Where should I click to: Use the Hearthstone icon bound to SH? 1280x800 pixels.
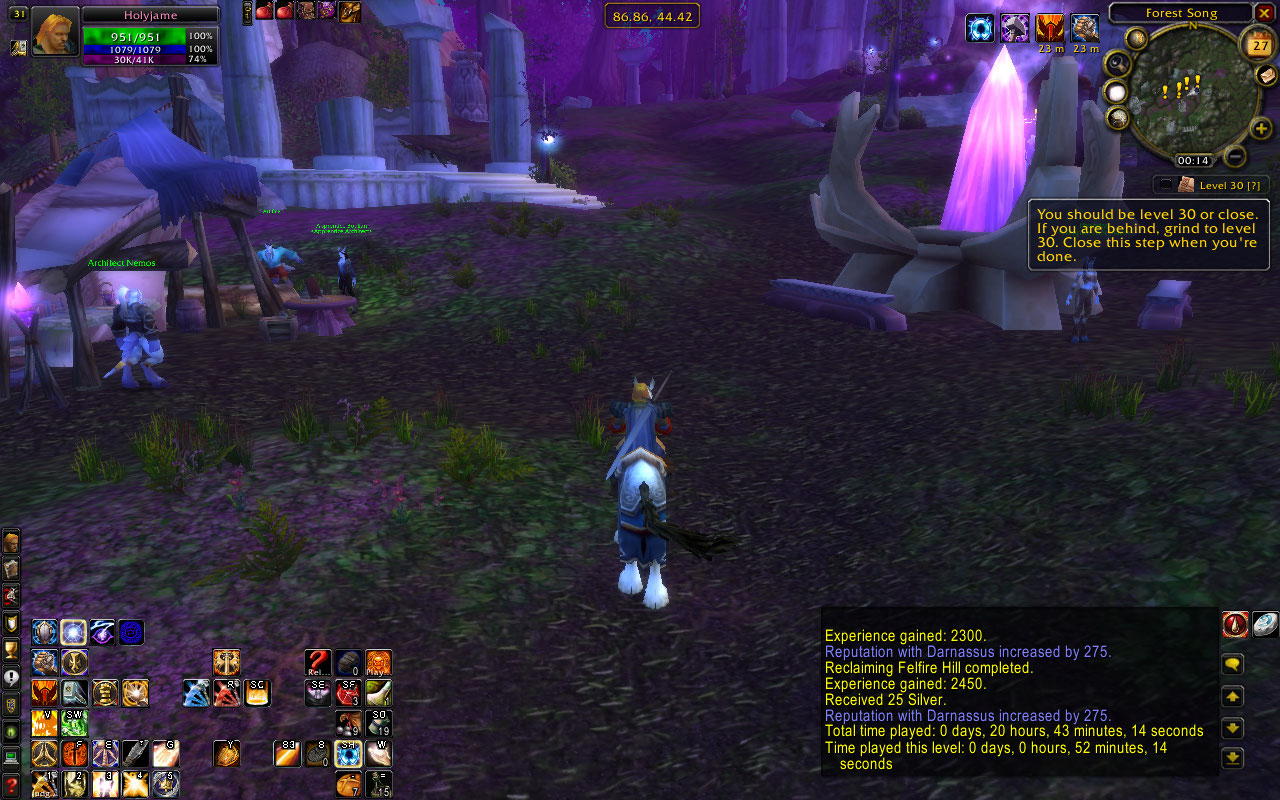[347, 754]
